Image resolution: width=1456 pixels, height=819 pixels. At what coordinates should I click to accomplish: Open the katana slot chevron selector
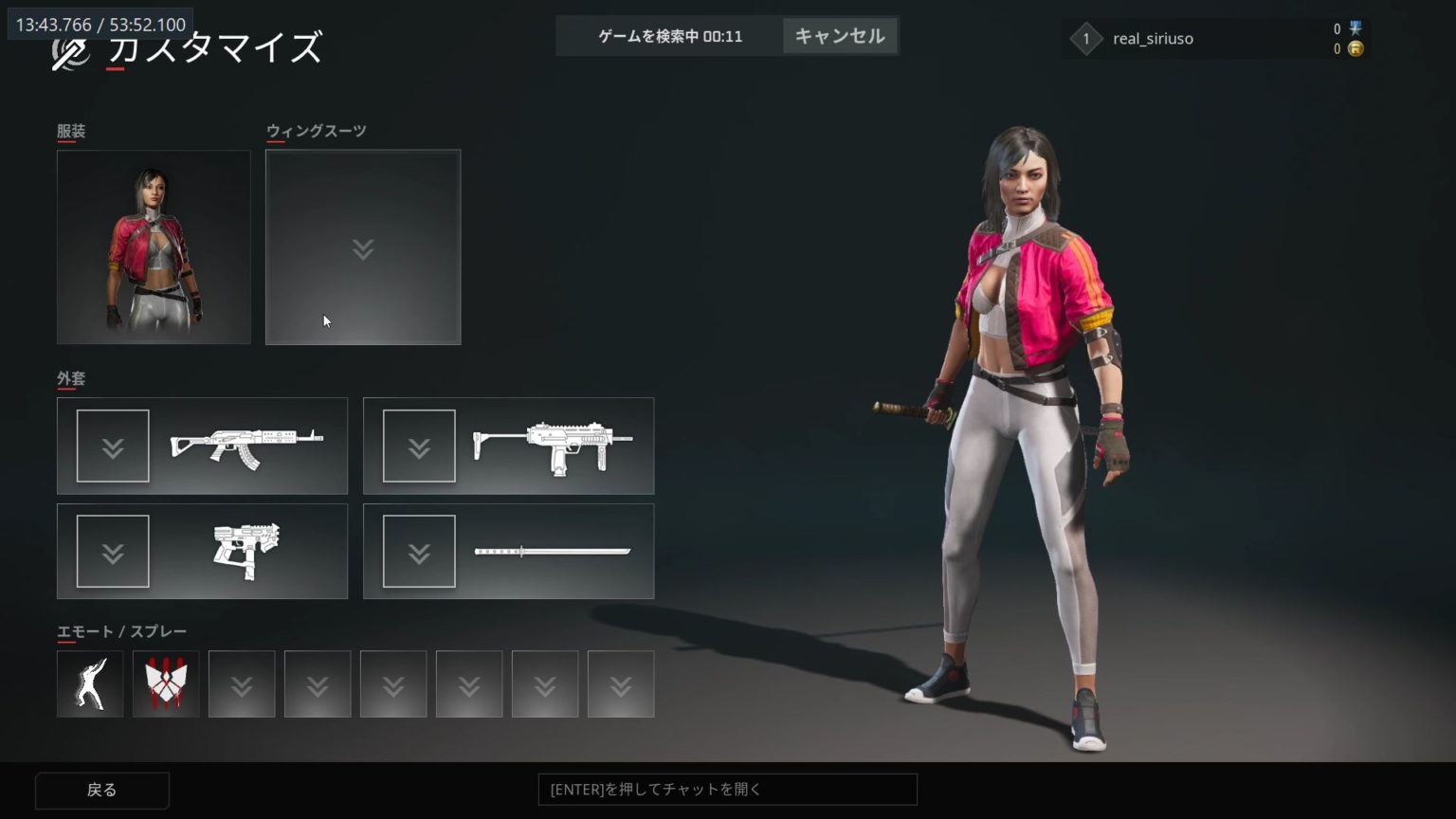coord(420,550)
